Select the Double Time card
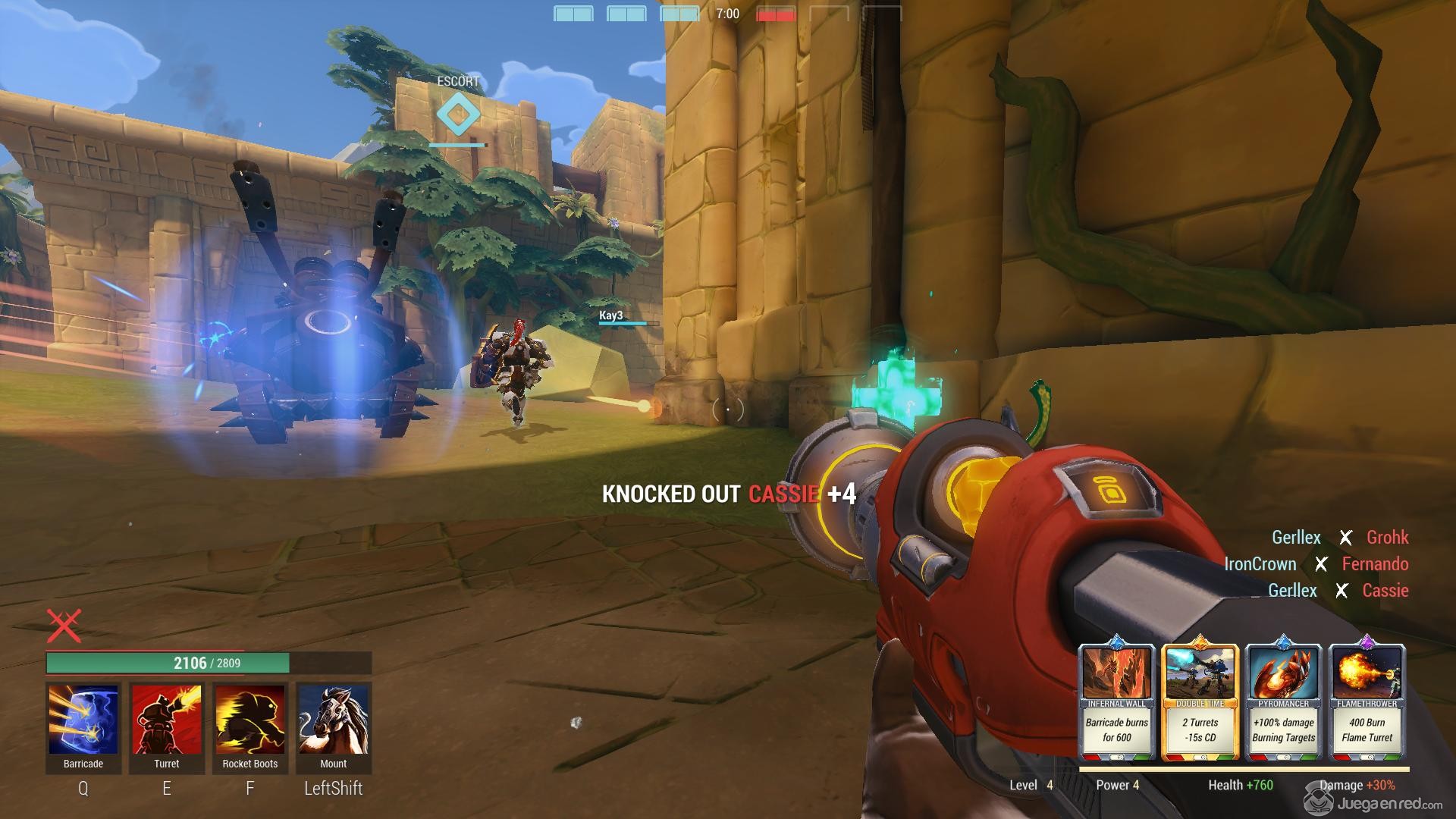 tap(1200, 701)
